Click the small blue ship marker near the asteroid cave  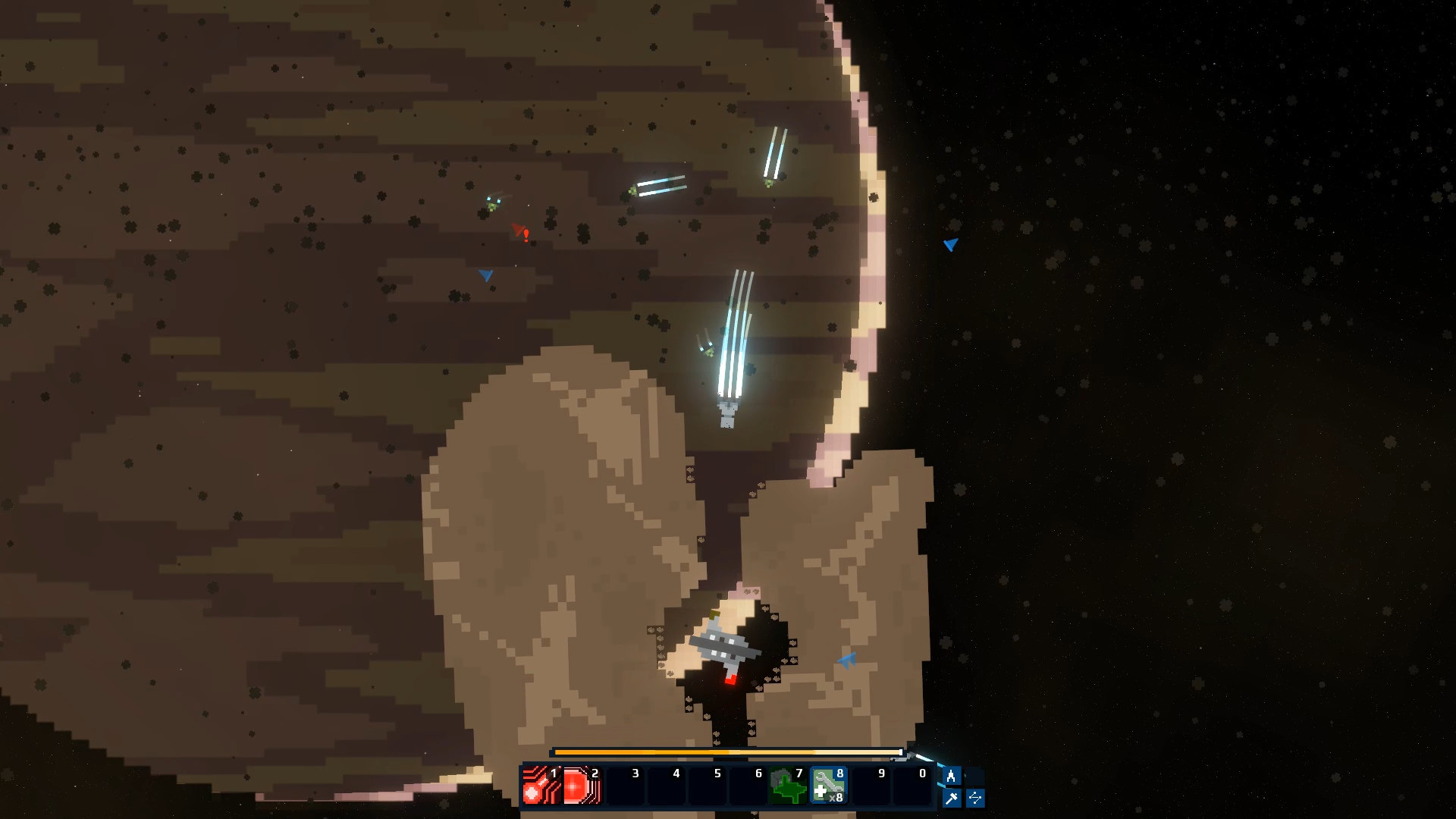coord(847,659)
